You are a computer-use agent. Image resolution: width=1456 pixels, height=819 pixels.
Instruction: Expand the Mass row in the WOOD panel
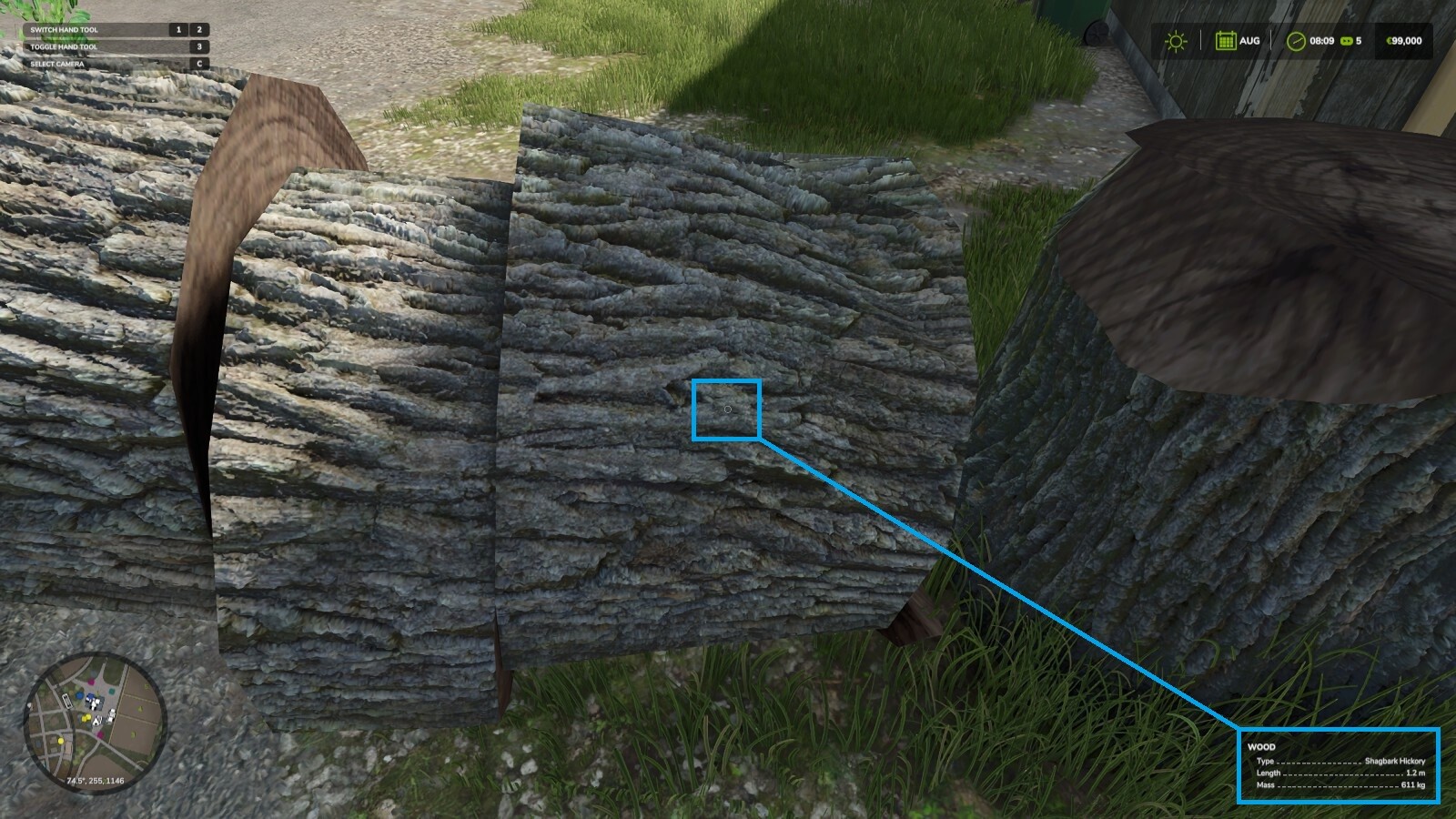coord(1342,785)
